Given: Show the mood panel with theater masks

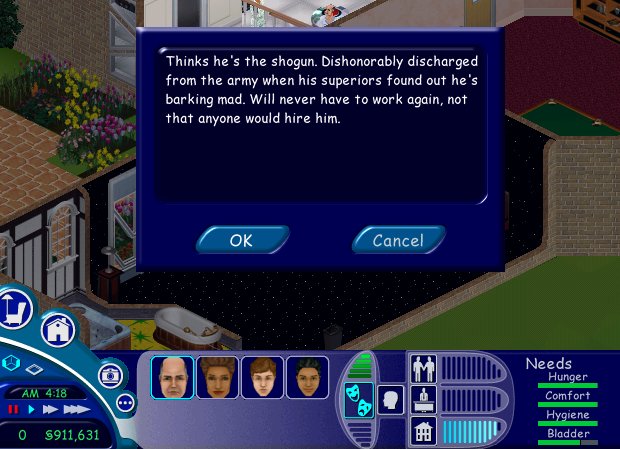Looking at the screenshot, I should click(358, 398).
